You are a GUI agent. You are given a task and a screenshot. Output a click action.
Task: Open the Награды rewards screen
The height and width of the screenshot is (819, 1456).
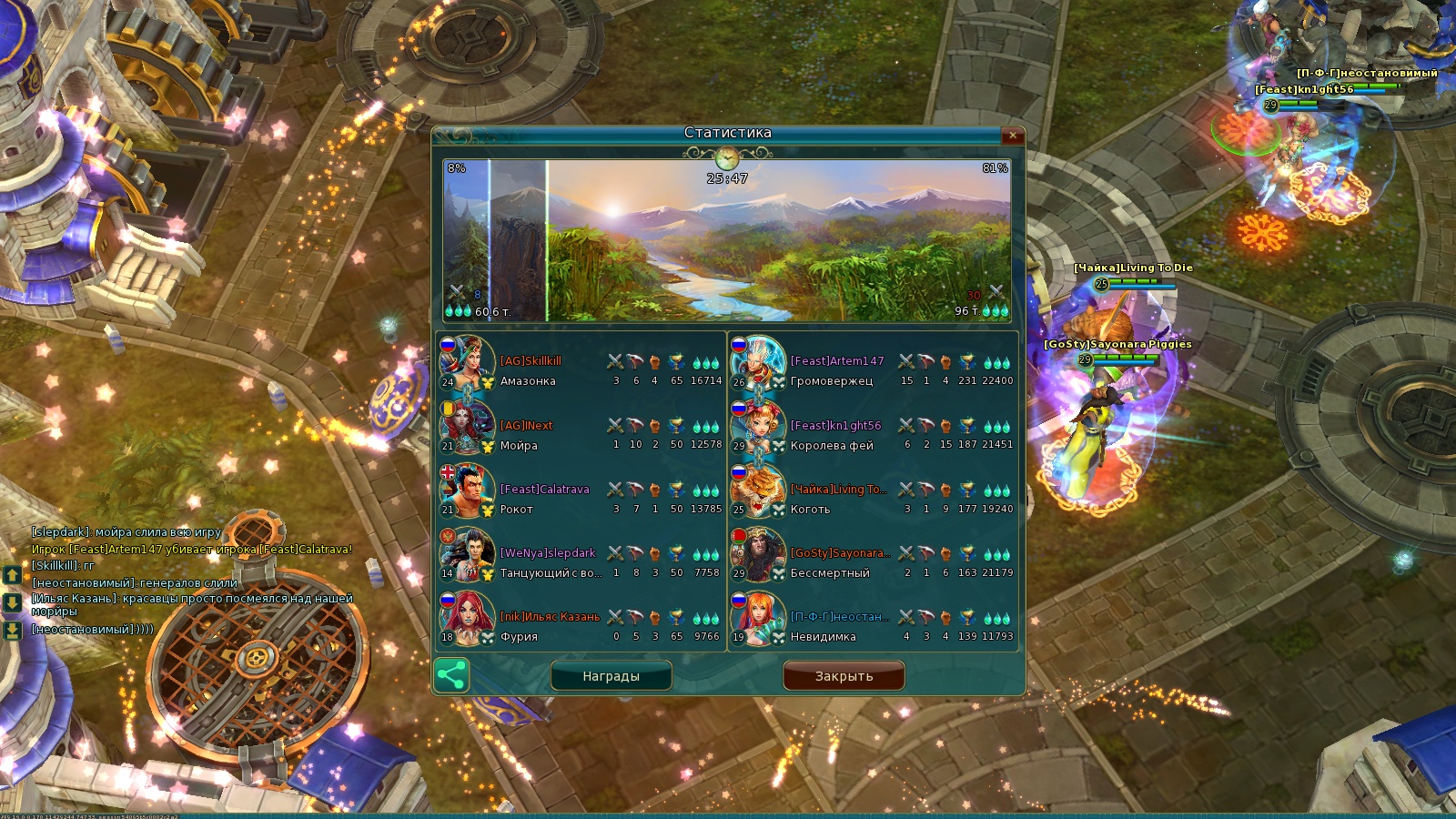(x=612, y=676)
